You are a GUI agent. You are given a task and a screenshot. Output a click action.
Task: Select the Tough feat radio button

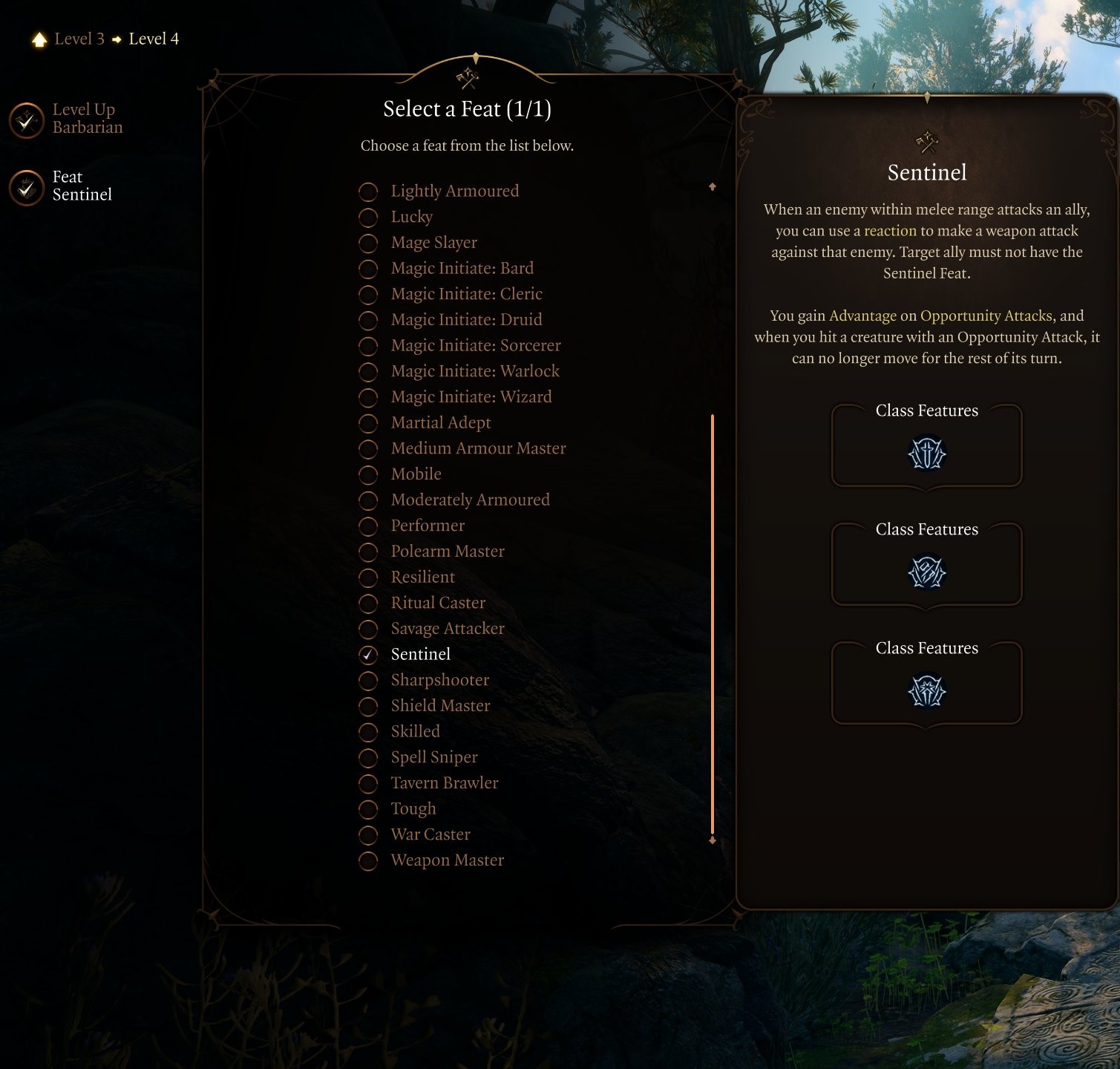[369, 808]
